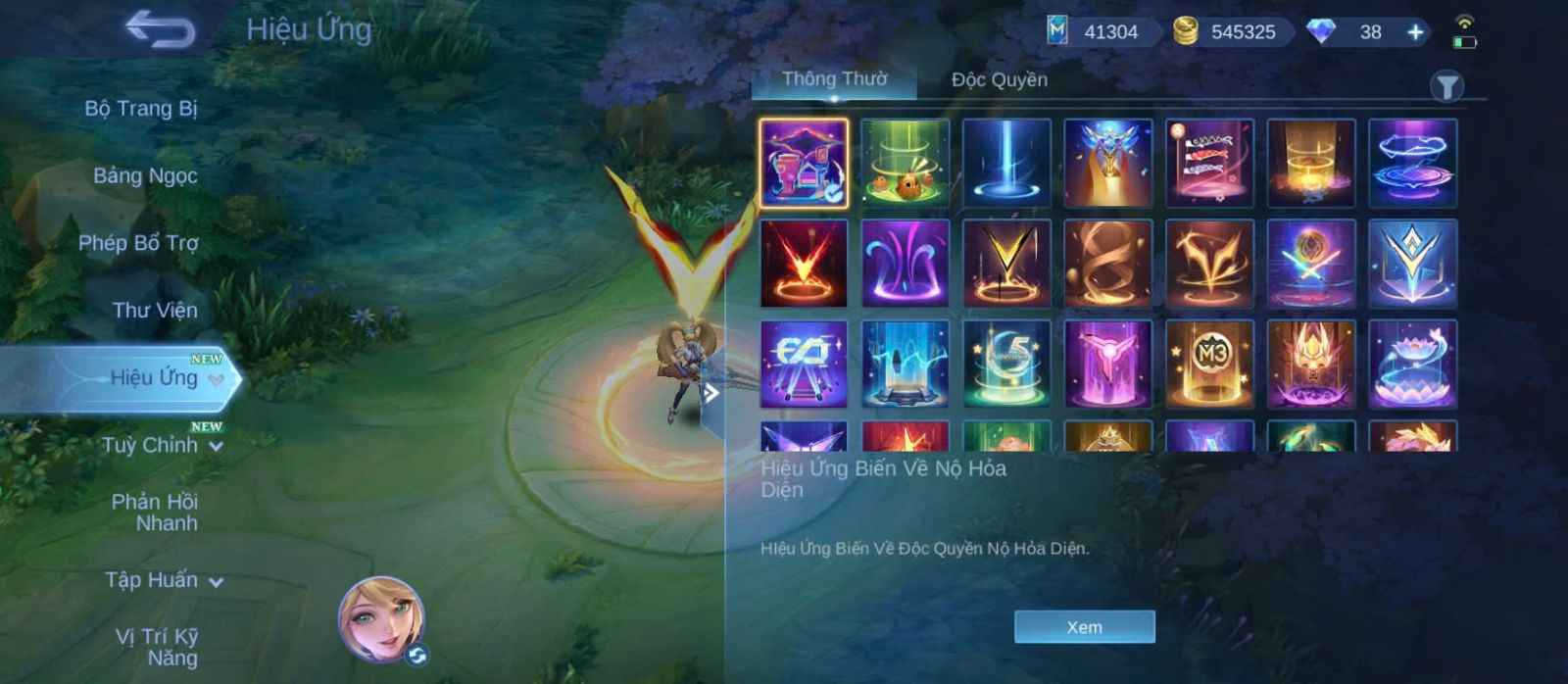
Task: Open the effect filter funnel
Action: [1446, 87]
